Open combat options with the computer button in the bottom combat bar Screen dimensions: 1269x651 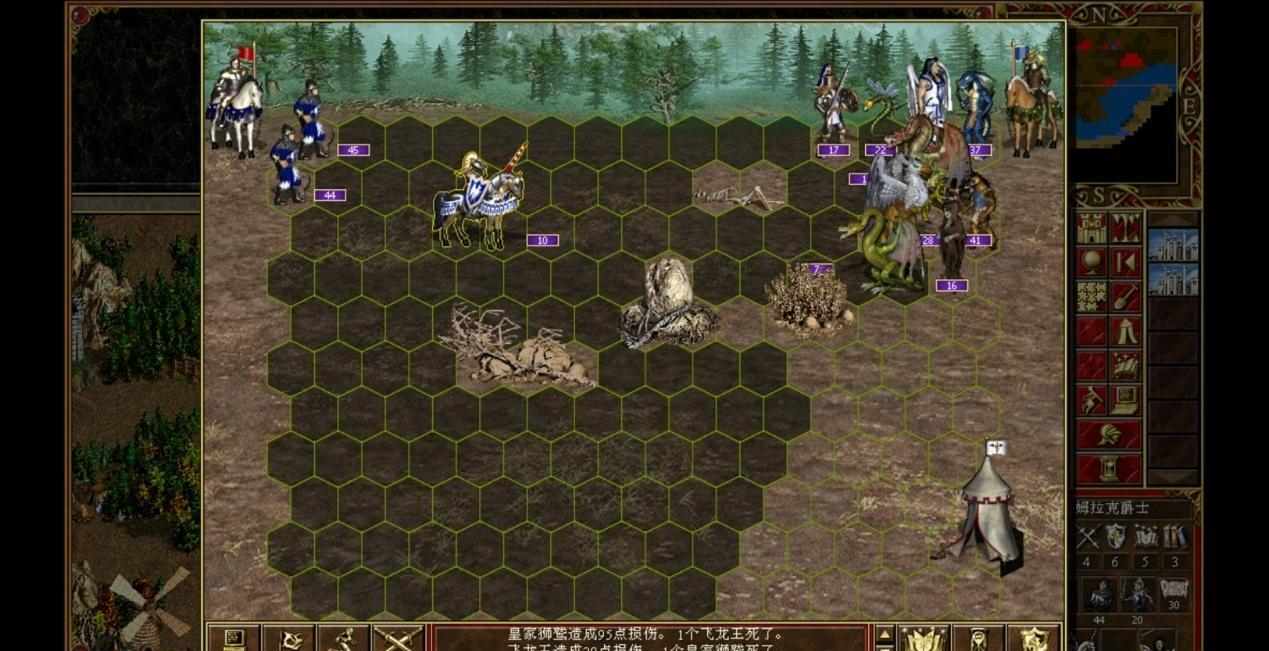[x=233, y=638]
